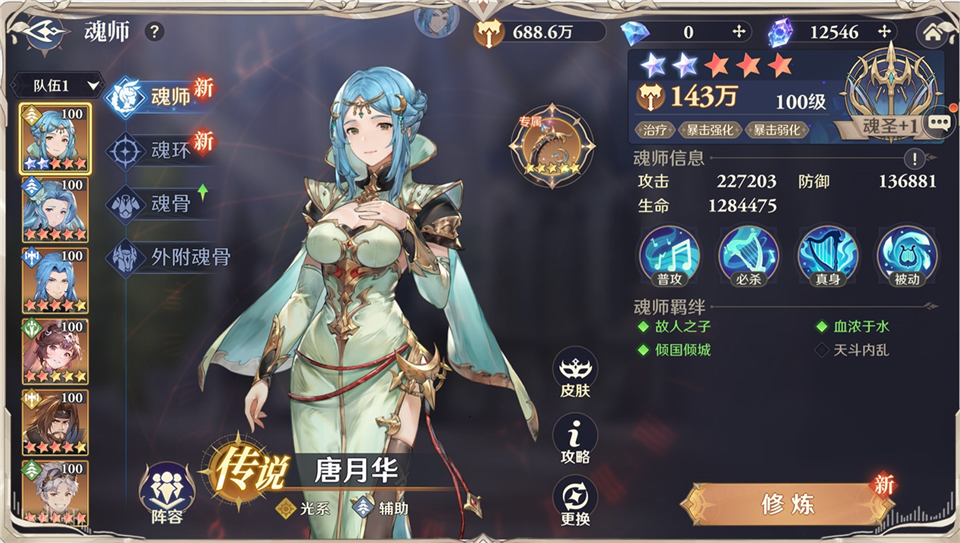
Task: Add more diamonds with the plus button
Action: pos(739,32)
